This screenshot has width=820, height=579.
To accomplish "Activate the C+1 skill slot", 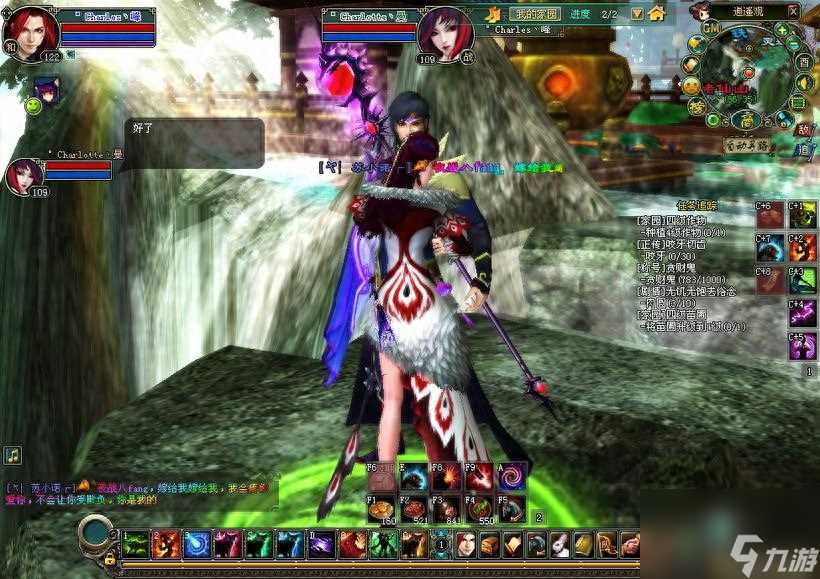I will pos(802,214).
